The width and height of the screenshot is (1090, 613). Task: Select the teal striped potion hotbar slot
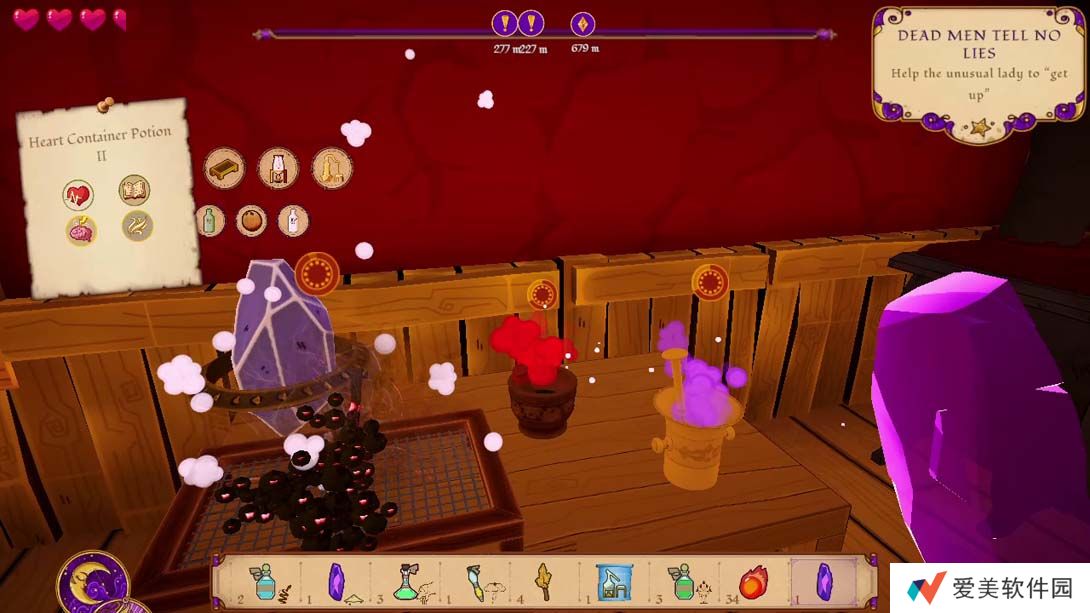(x=265, y=581)
